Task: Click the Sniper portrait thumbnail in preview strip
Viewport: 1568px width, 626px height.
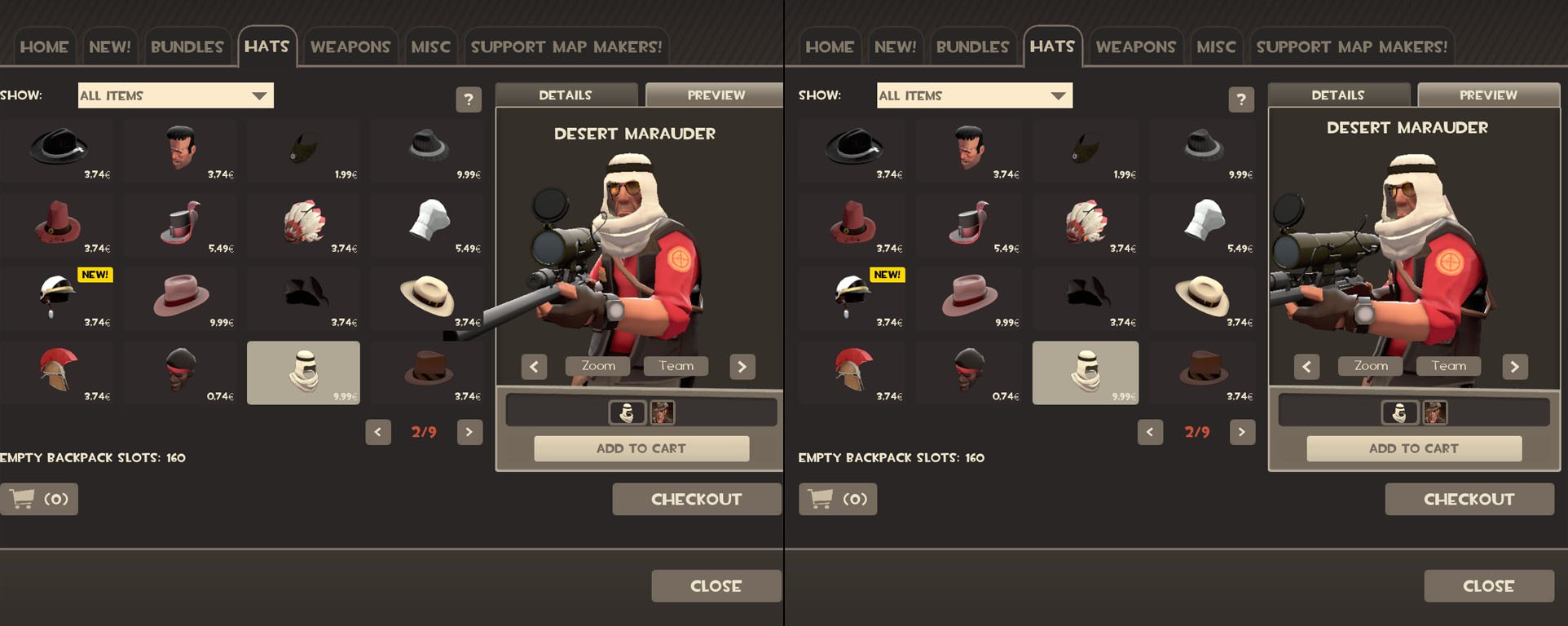Action: point(663,412)
